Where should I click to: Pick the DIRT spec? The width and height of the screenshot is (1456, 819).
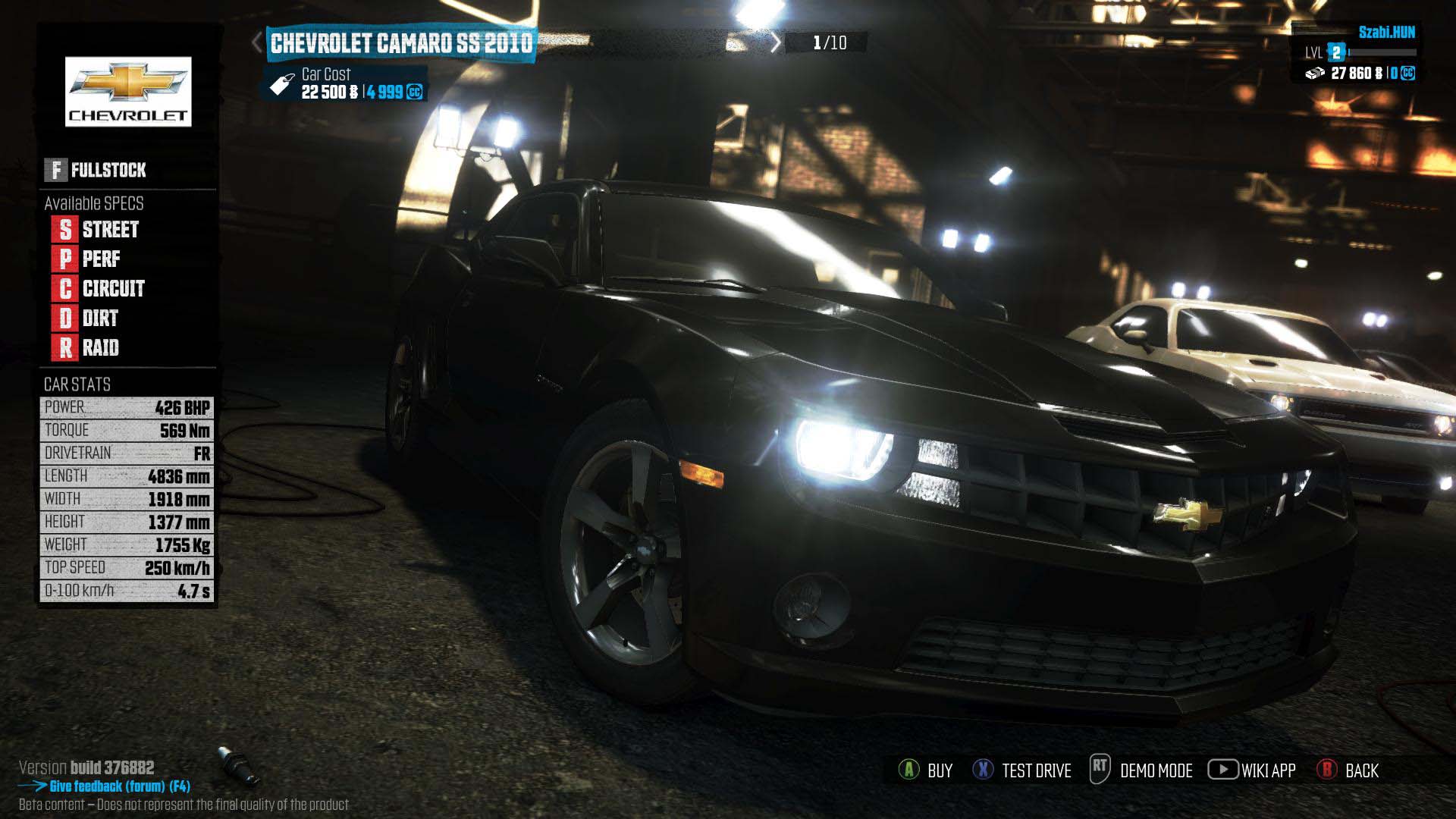tap(87, 318)
